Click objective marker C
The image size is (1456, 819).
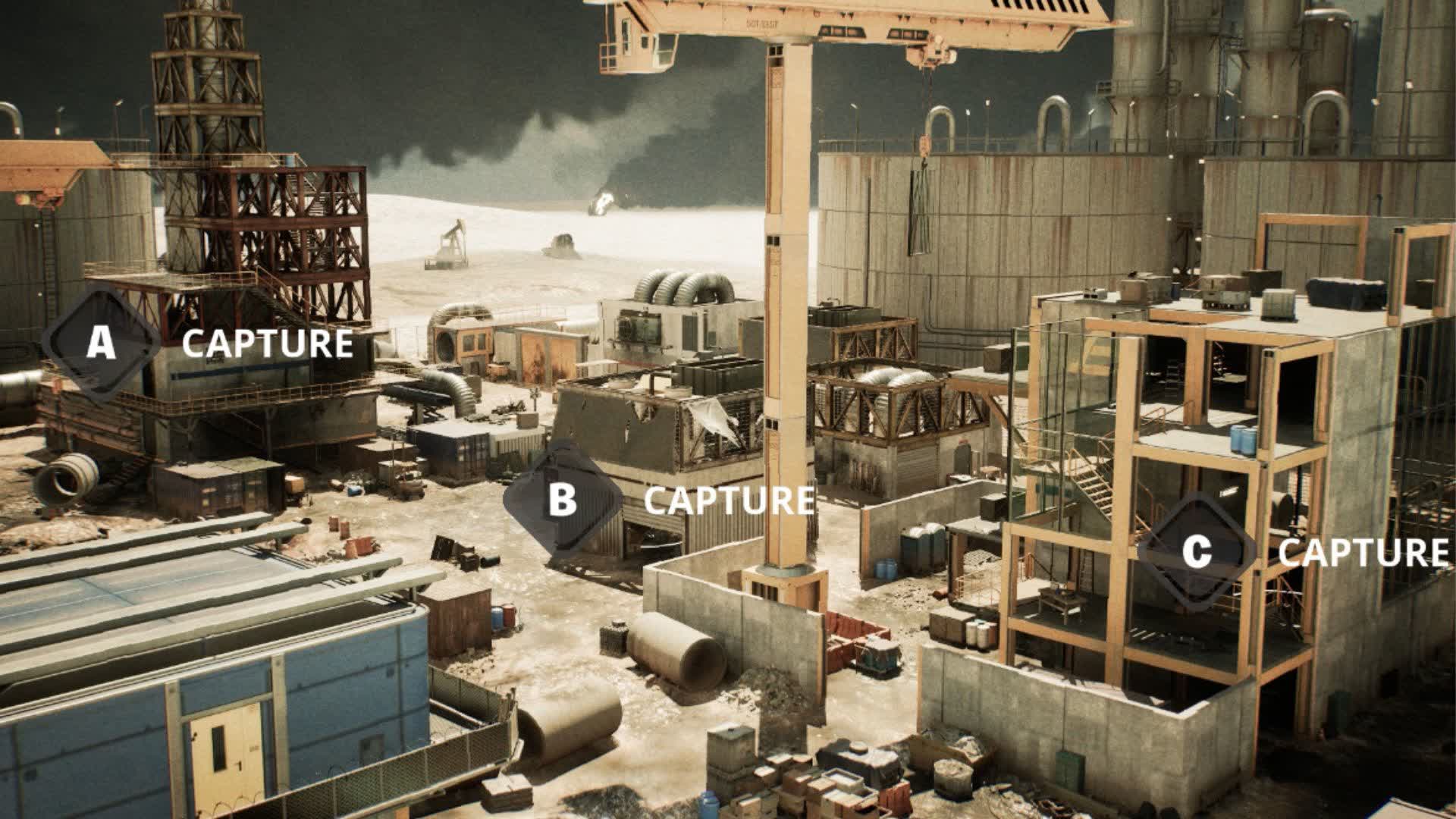[1197, 551]
